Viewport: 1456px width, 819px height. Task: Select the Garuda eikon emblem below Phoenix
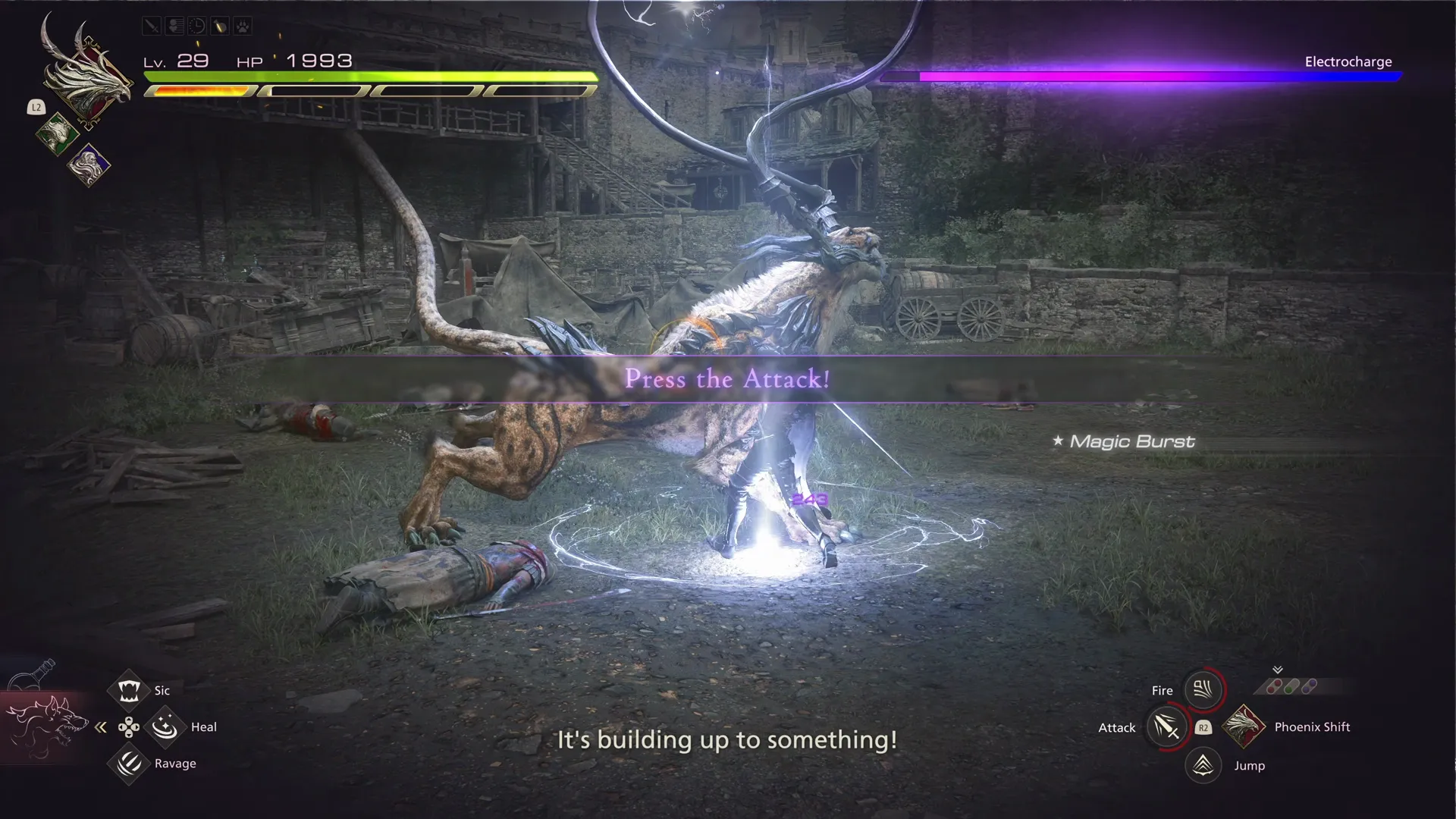pos(58,133)
